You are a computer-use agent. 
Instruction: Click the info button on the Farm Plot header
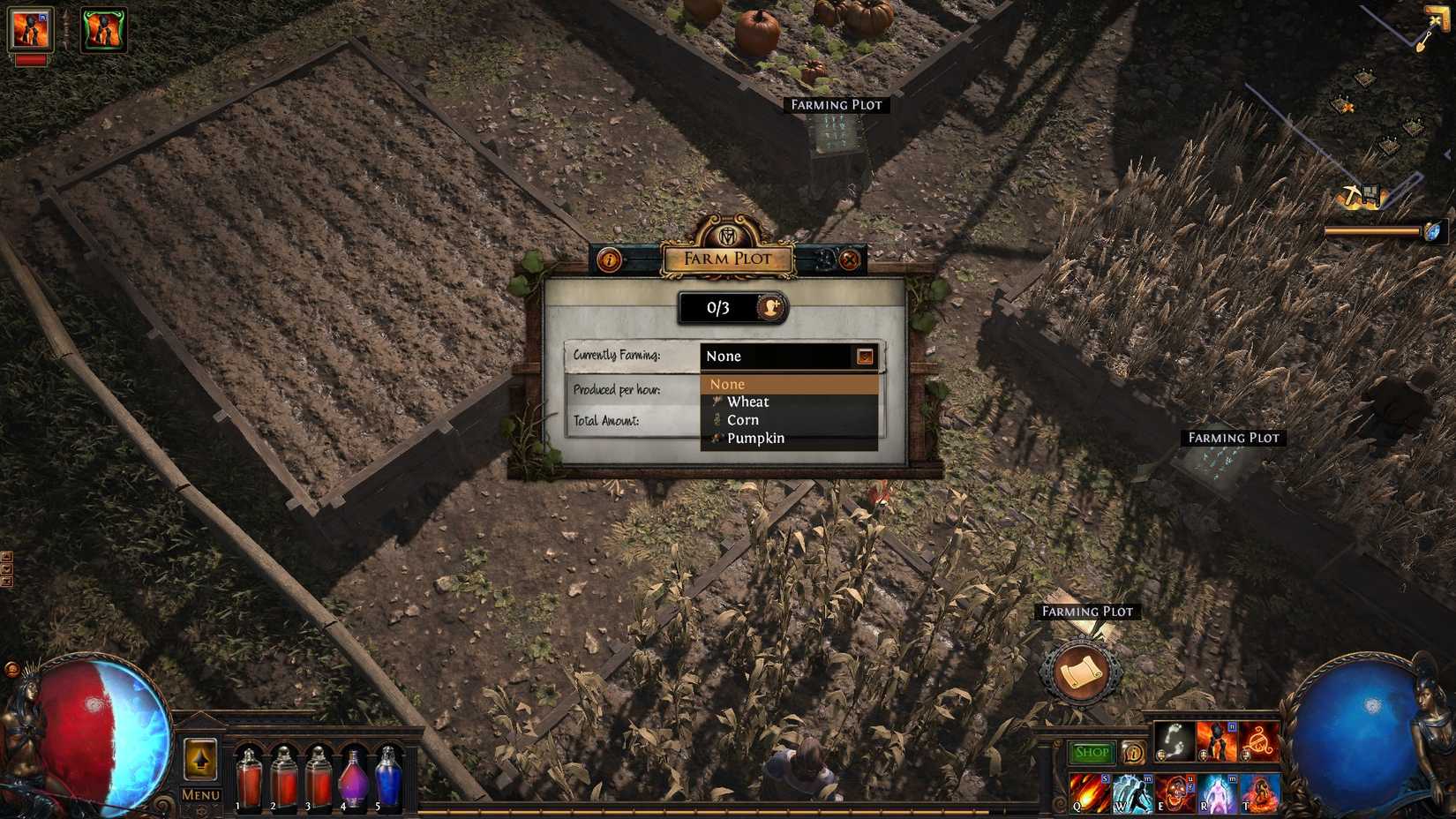point(610,258)
